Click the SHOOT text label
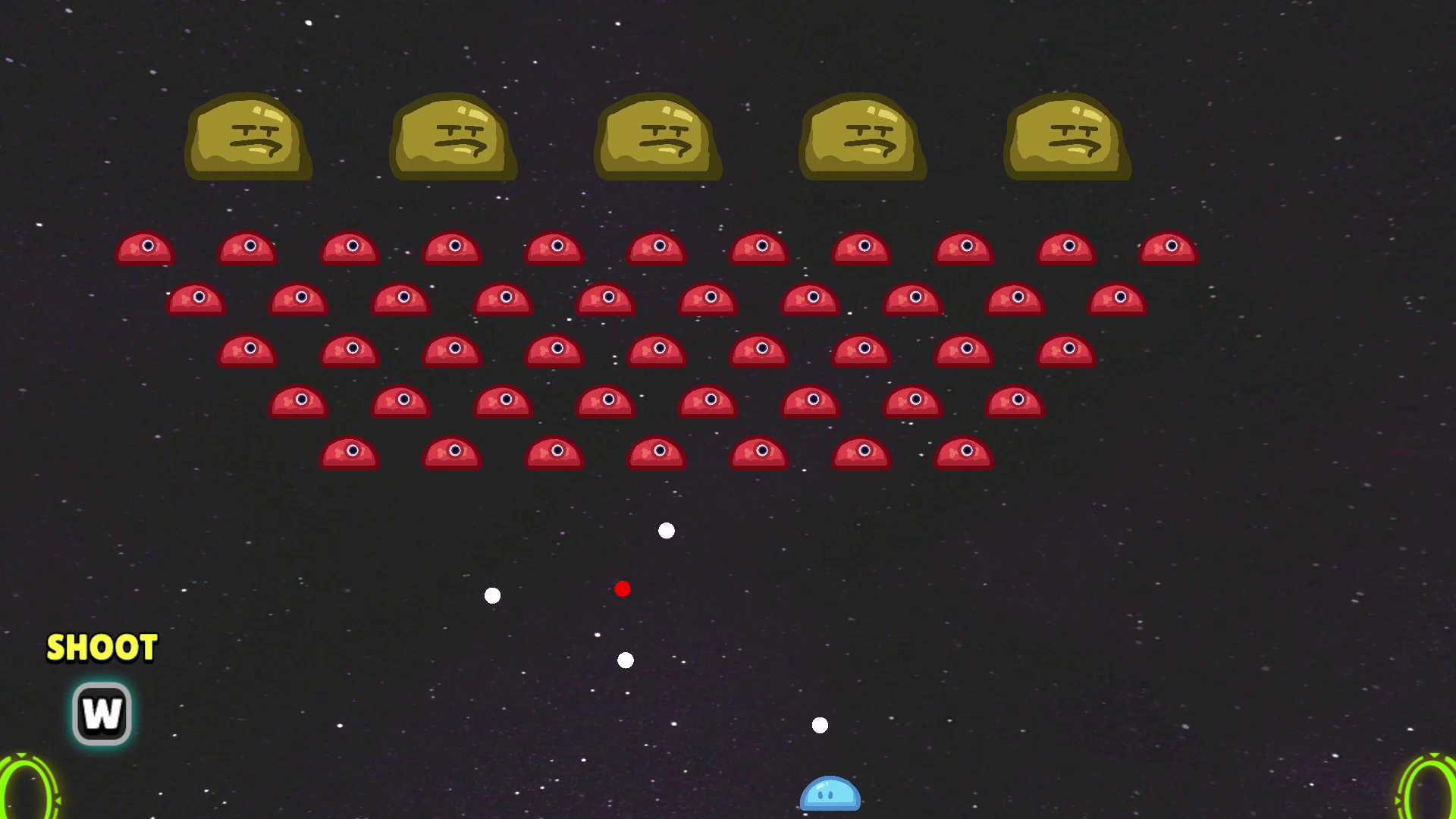 click(x=101, y=648)
